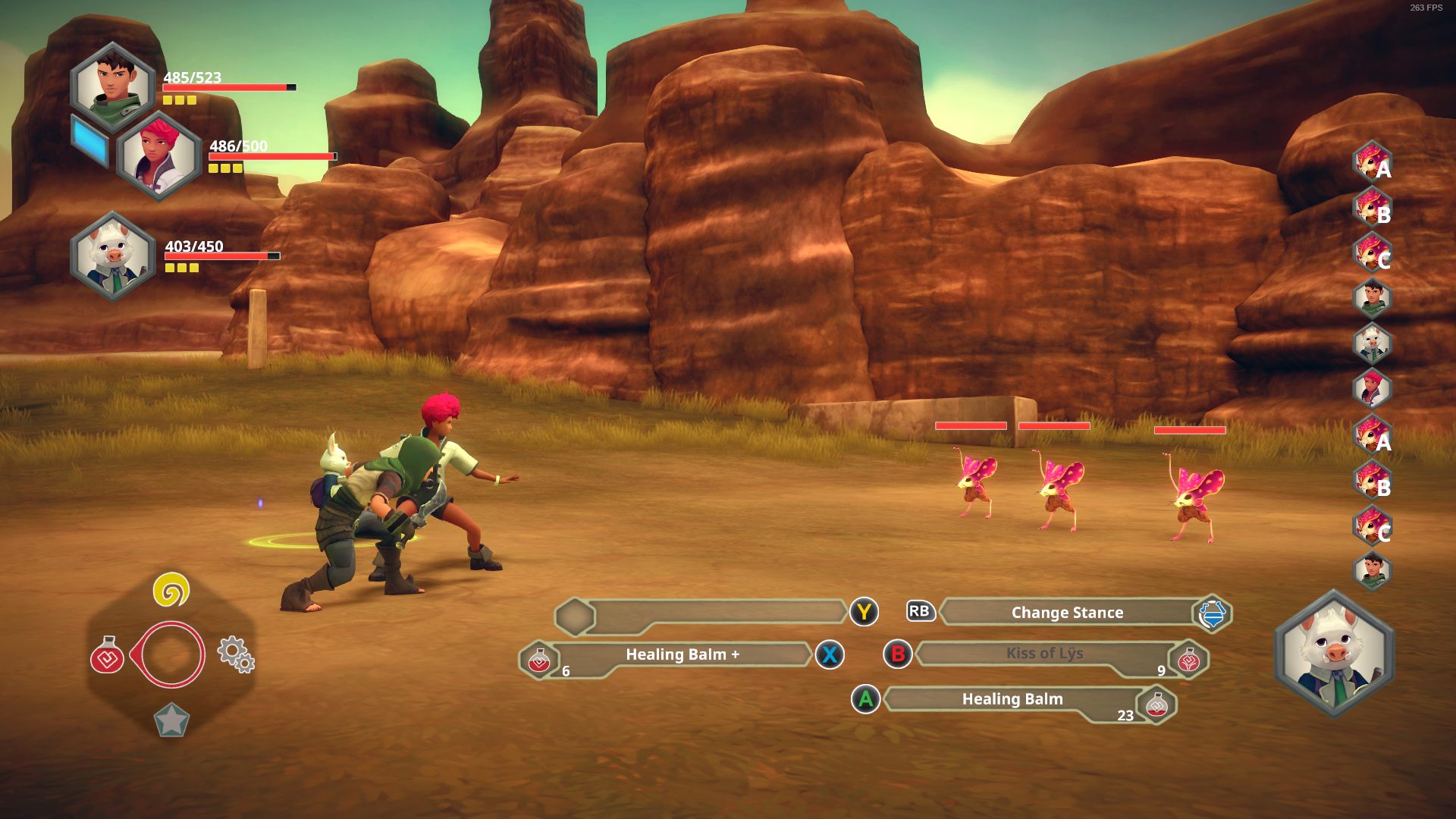Select the Healing Balm option
Screen dimensions: 1456x819
[x=1012, y=699]
